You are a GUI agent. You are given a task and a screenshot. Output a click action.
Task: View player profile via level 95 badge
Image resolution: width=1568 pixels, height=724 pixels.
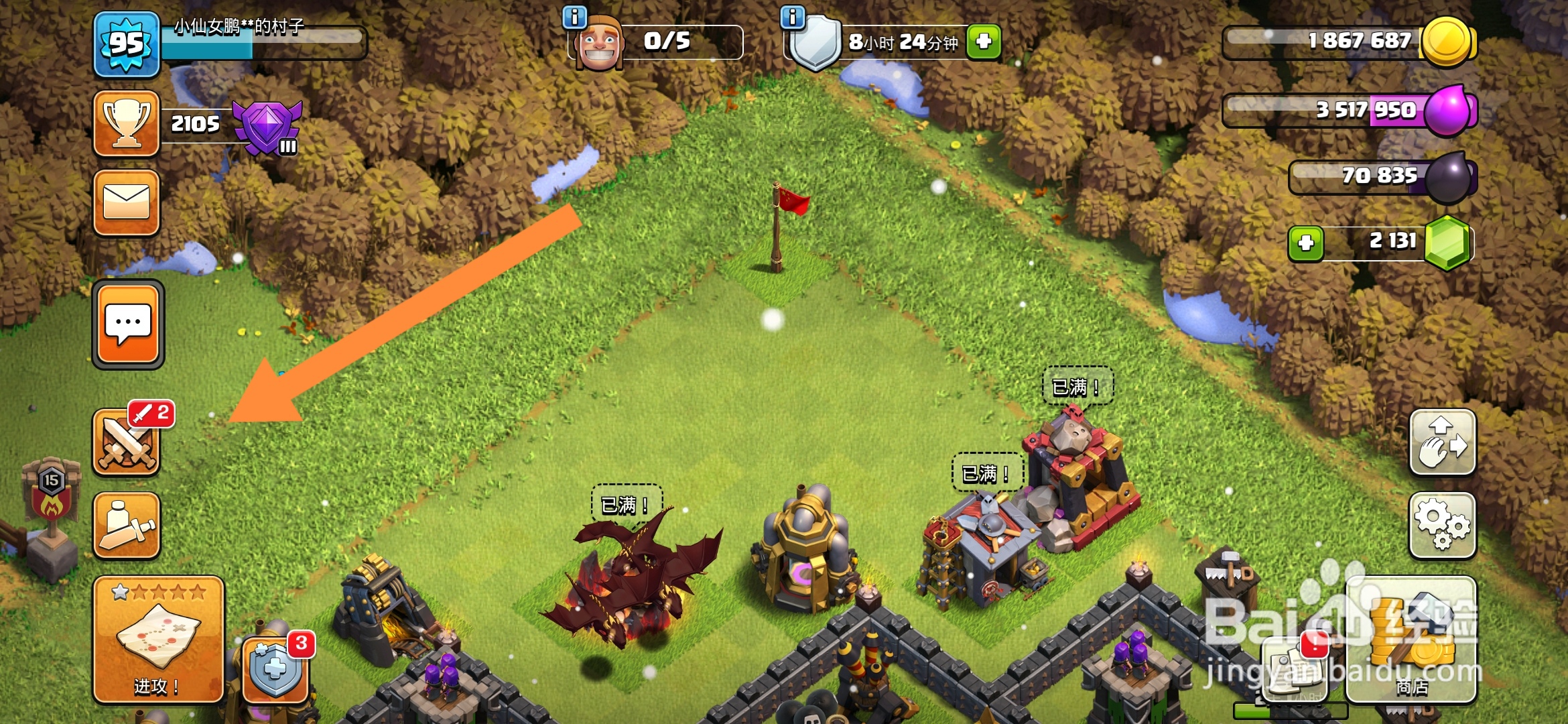127,44
